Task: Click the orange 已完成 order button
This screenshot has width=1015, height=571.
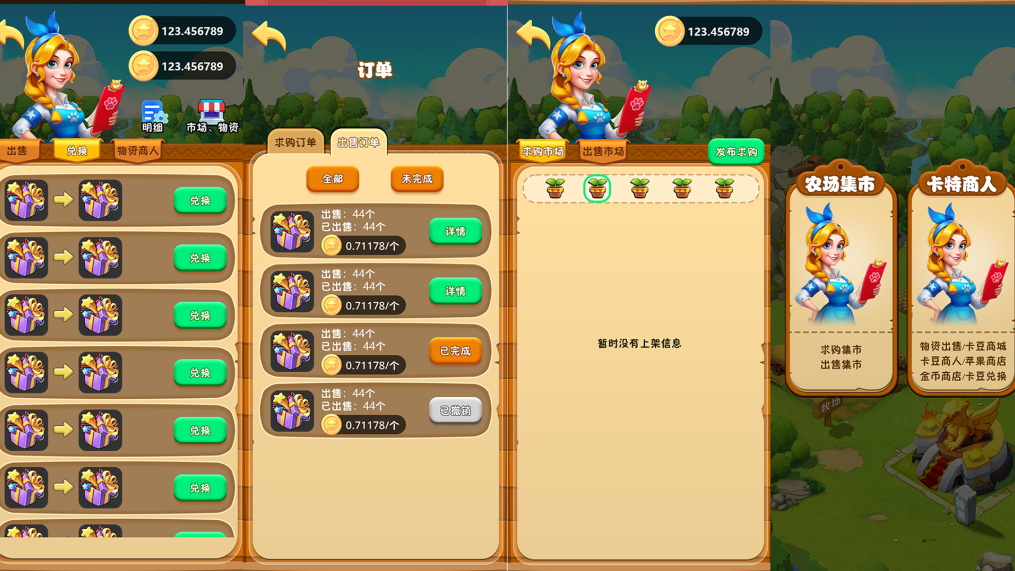Action: (x=455, y=351)
